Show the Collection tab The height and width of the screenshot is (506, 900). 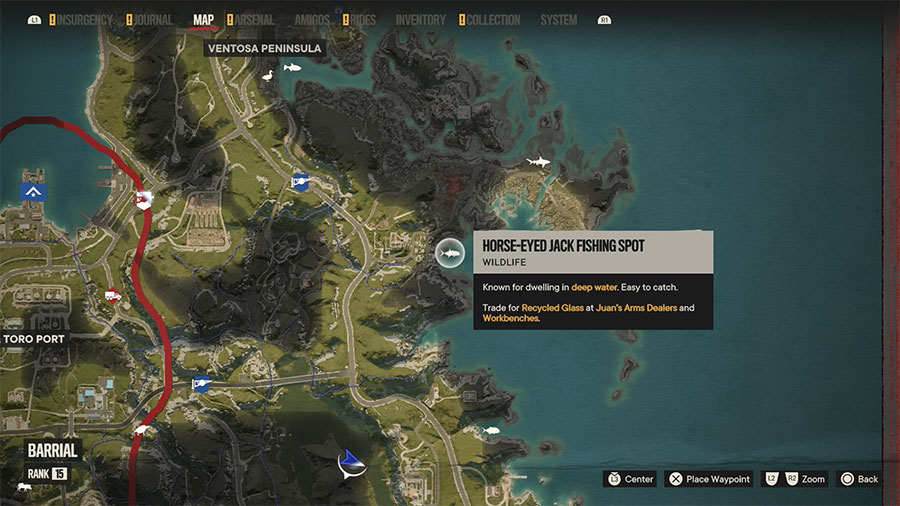(x=494, y=20)
